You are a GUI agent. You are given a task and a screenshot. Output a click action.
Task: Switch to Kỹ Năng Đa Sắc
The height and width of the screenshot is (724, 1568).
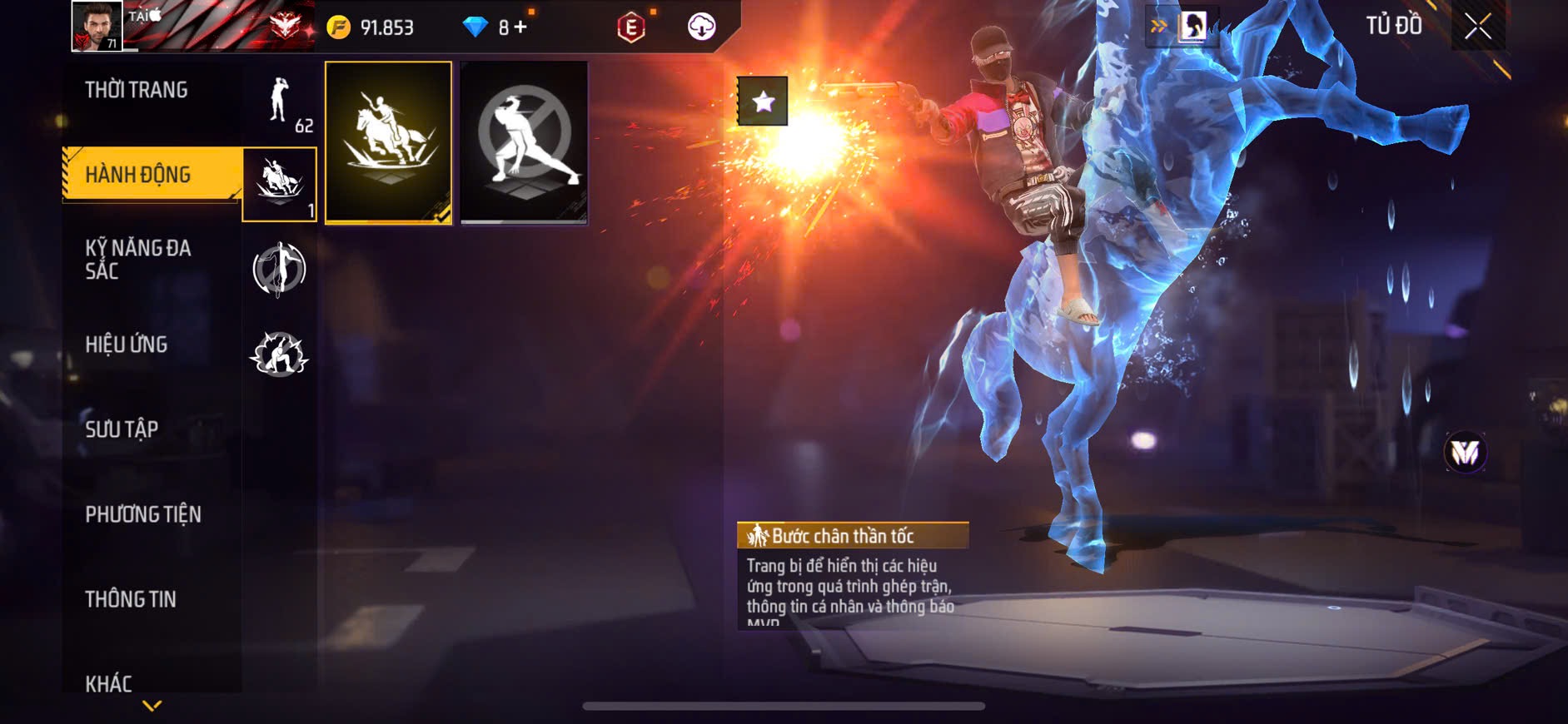(x=138, y=259)
